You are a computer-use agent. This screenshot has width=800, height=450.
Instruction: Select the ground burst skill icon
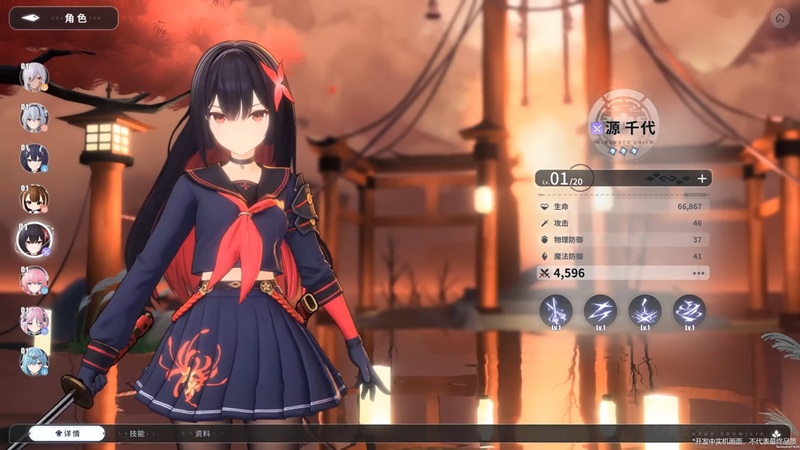644,311
